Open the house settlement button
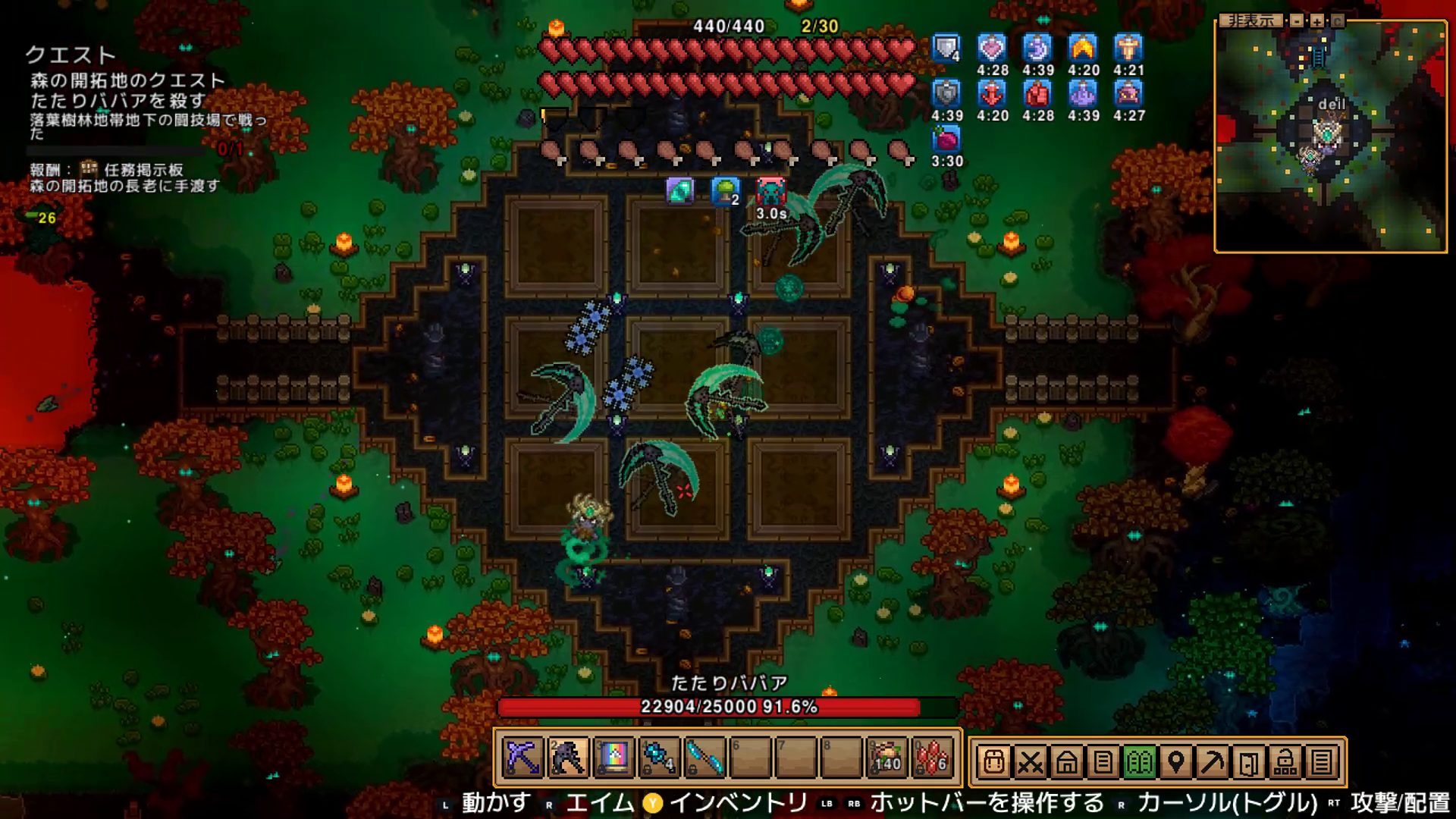Screen dimensions: 1456x819 (x=1066, y=761)
